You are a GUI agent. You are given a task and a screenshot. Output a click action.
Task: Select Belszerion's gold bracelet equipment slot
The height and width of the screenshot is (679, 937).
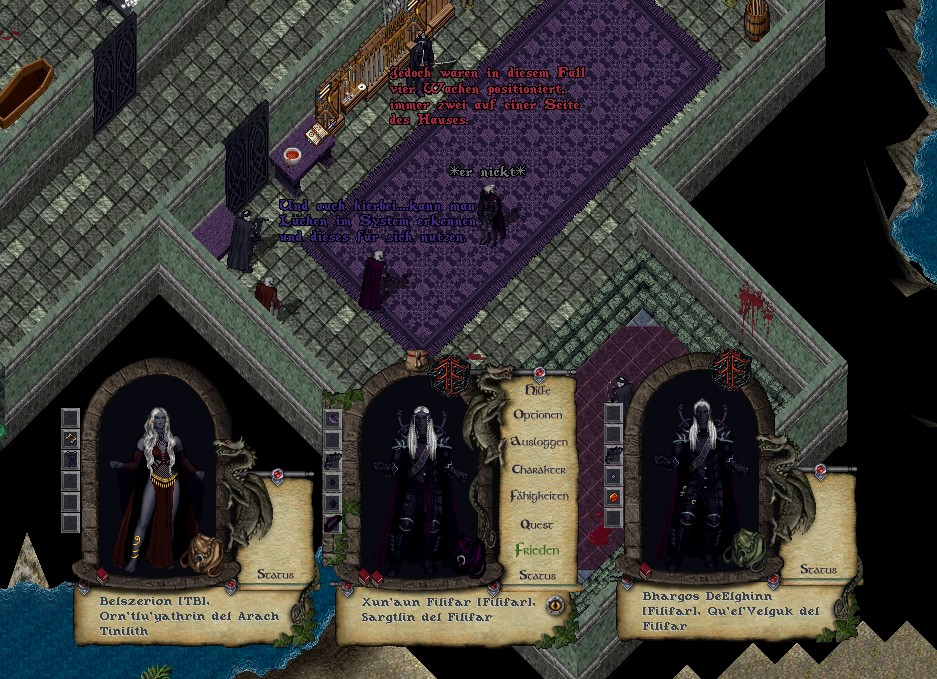(x=70, y=438)
